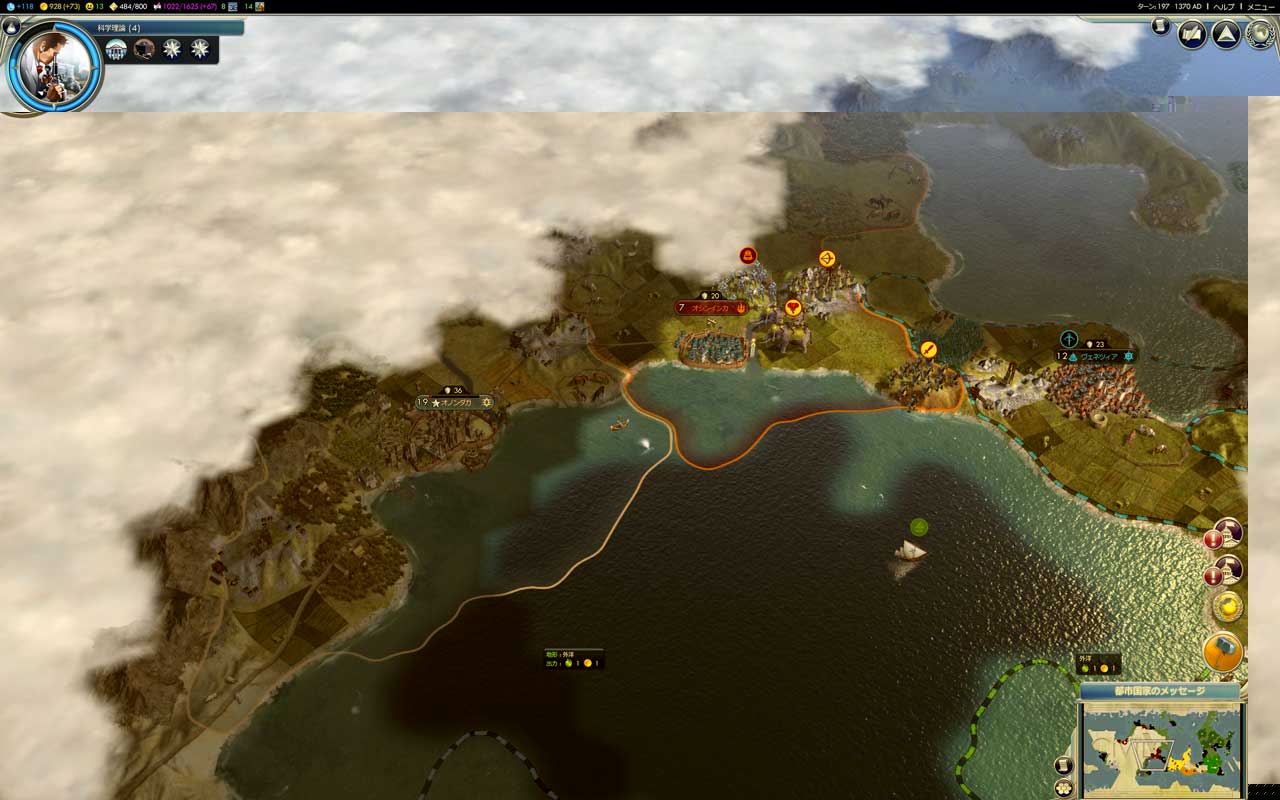The image size is (1280, 800).
Task: Open the advisors book button
Action: (1192, 35)
